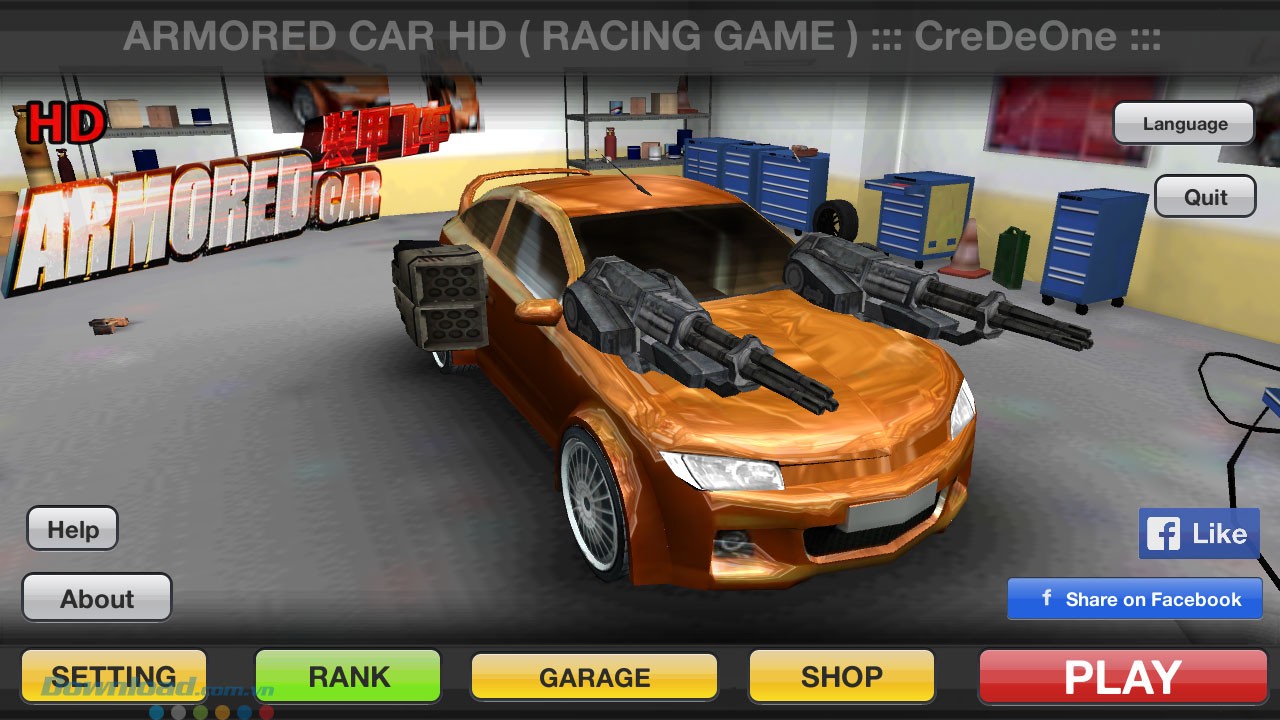Open the Help screen
Image resolution: width=1280 pixels, height=720 pixels.
(72, 528)
